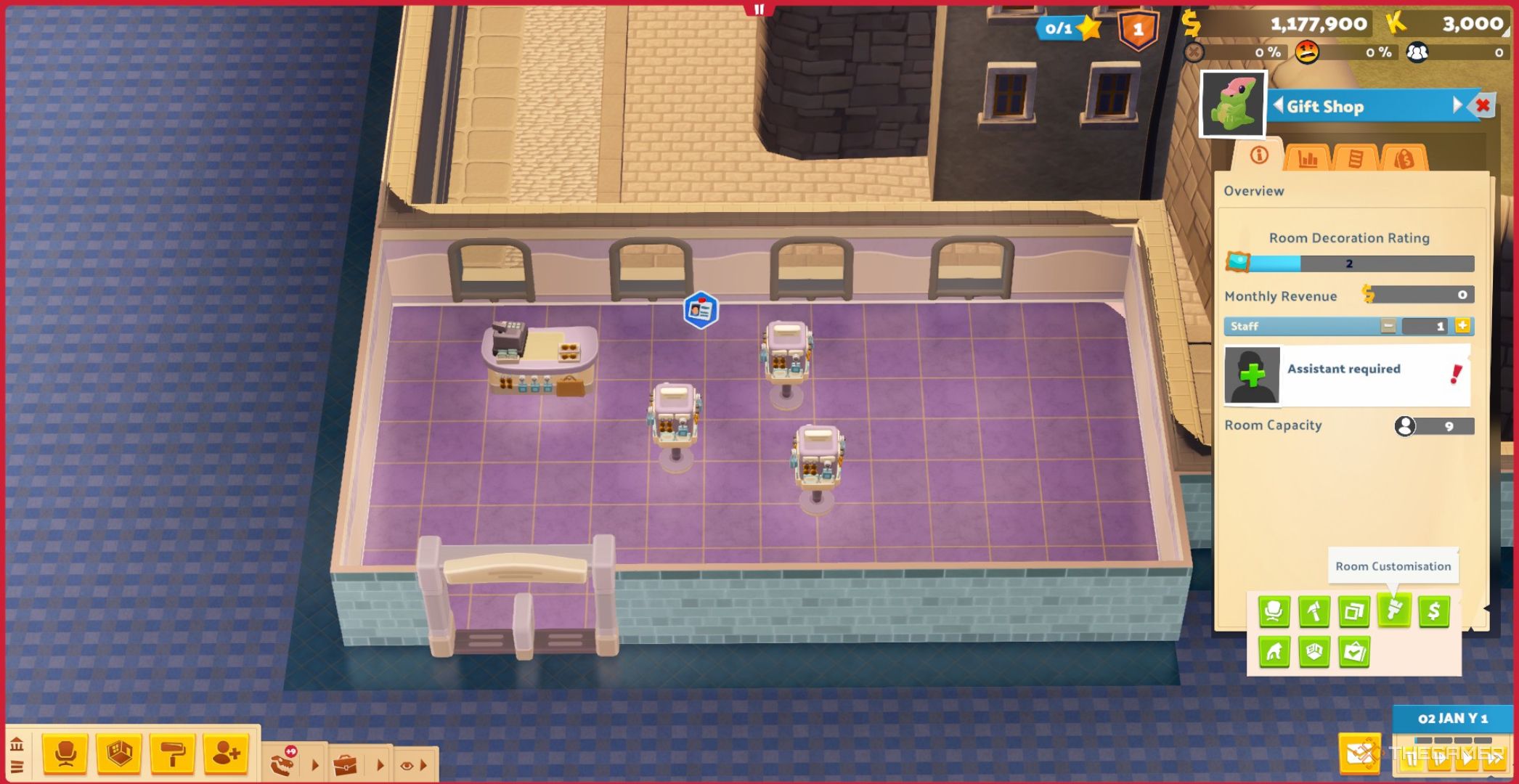This screenshot has width=1519, height=784.
Task: Switch to the bar chart statistics tab
Action: (1307, 158)
